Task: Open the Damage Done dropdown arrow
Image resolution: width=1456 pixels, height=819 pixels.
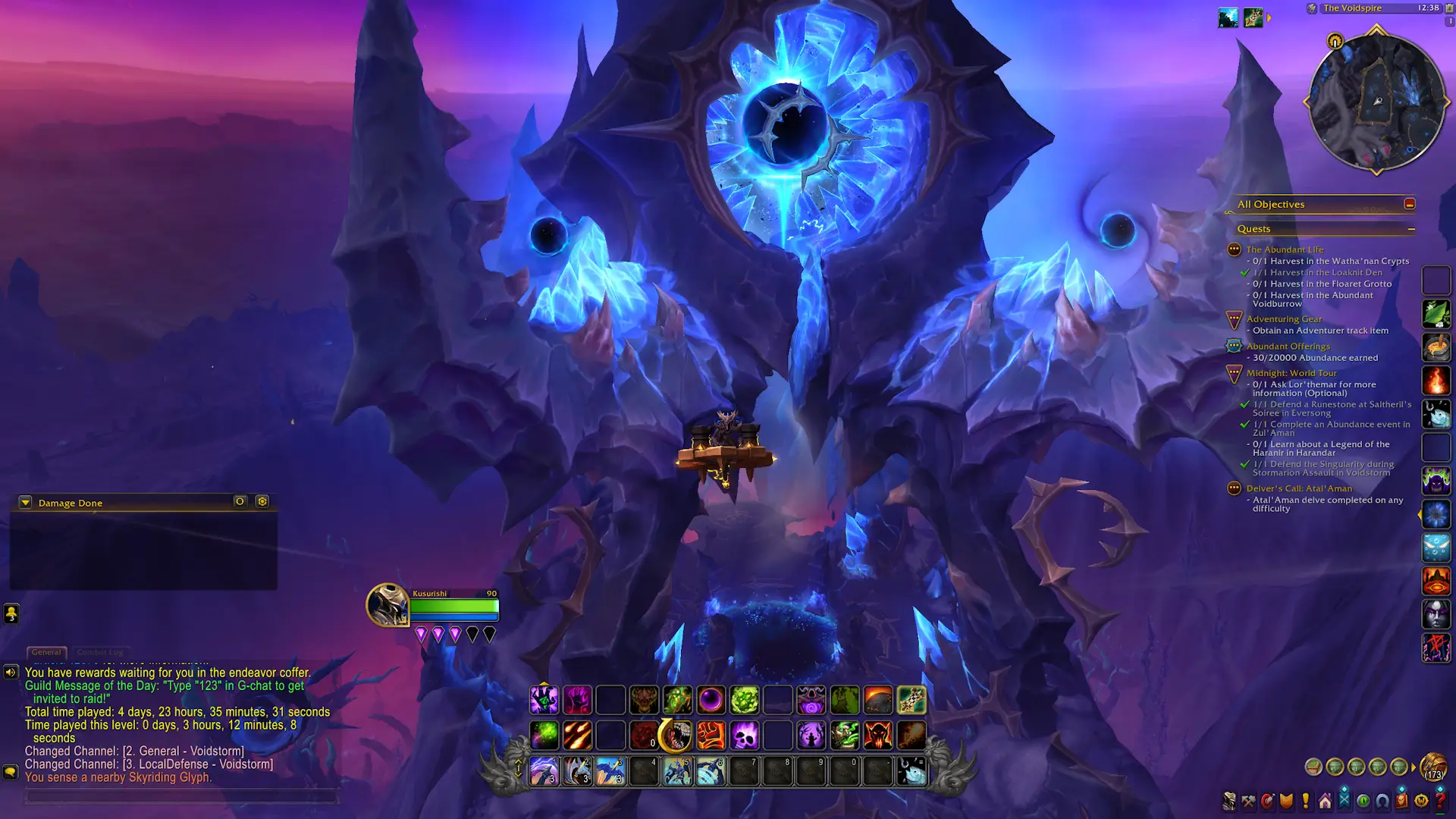Action: click(25, 502)
